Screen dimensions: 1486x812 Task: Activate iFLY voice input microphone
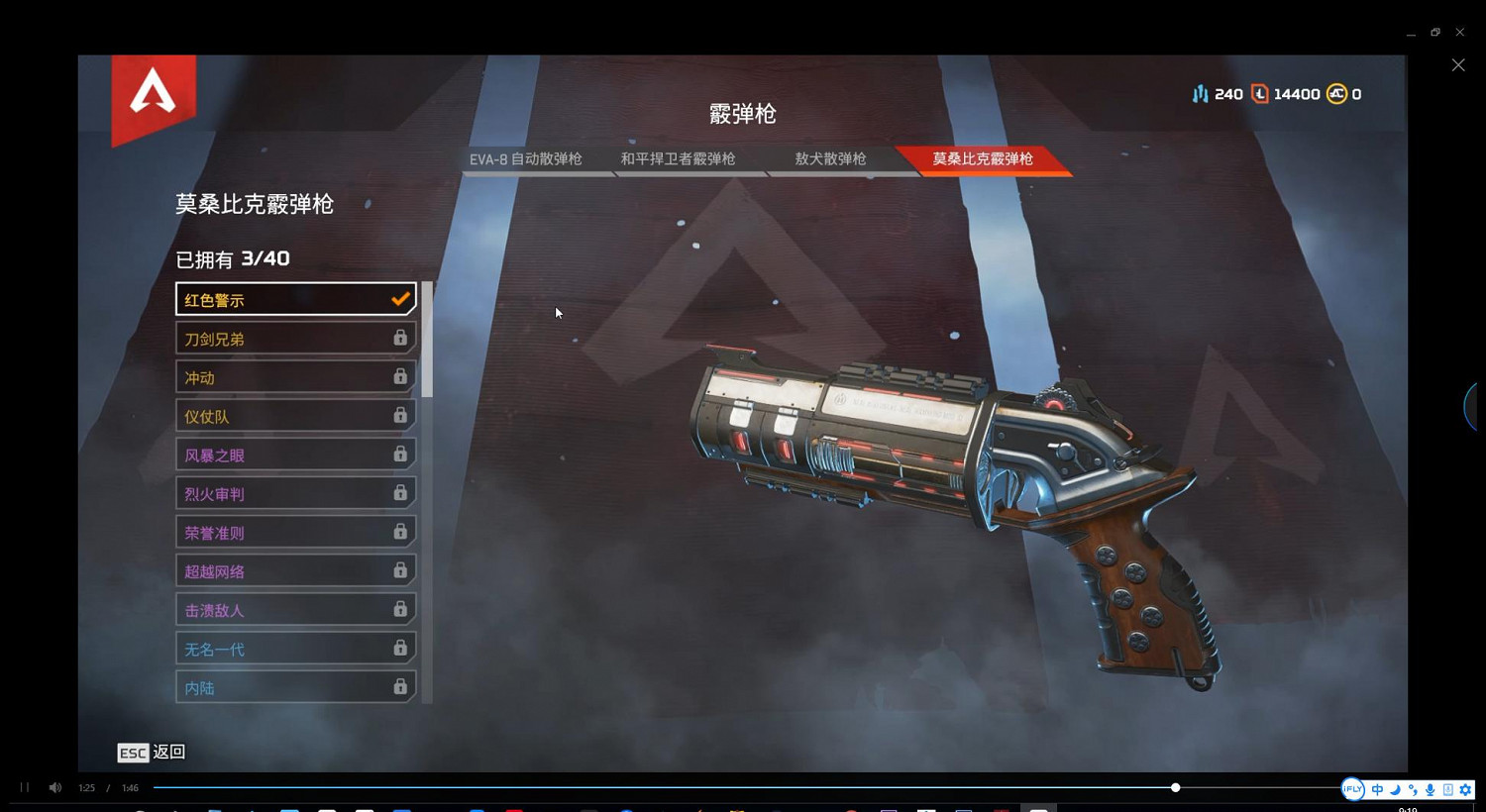[1430, 789]
